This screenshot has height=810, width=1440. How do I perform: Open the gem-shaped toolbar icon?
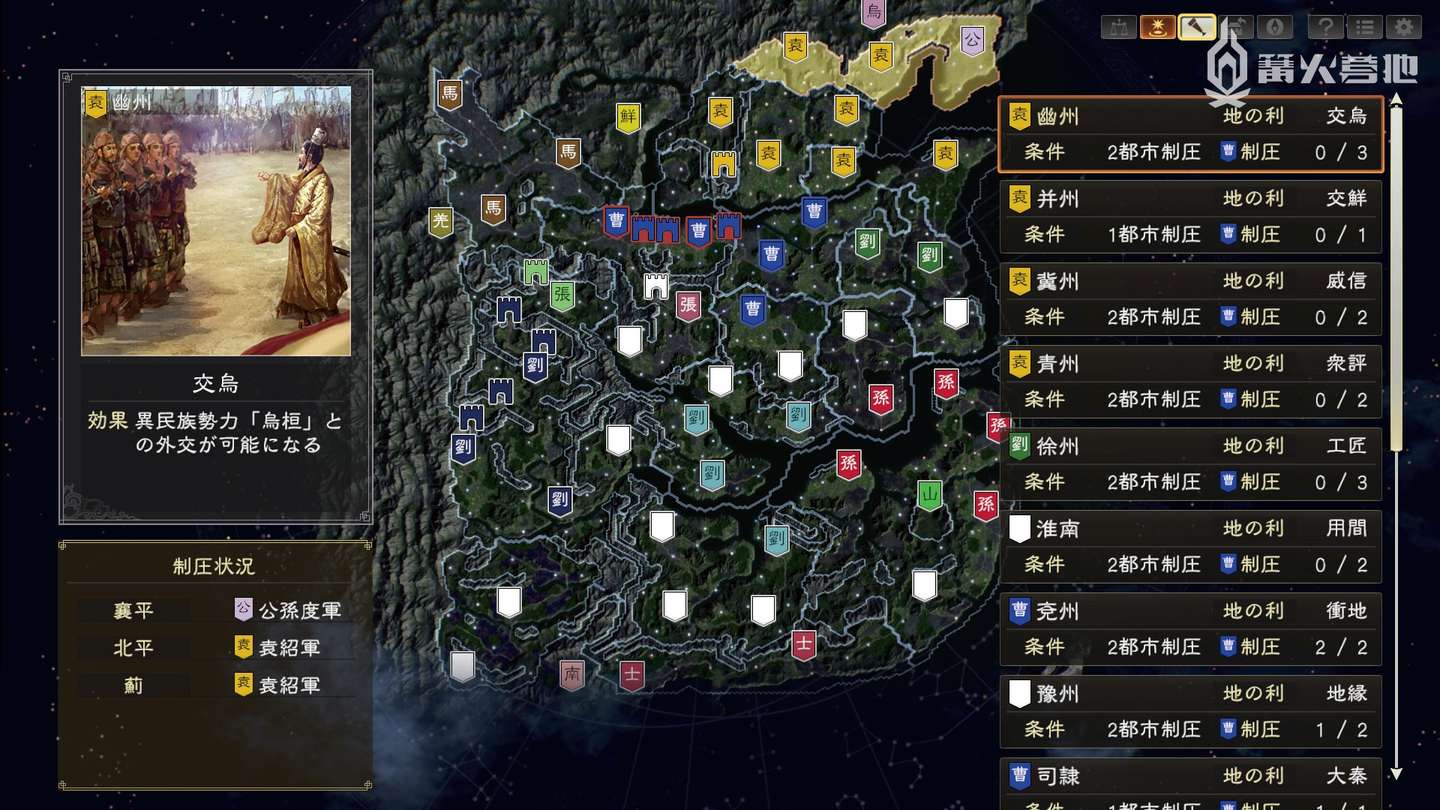[x=1275, y=27]
